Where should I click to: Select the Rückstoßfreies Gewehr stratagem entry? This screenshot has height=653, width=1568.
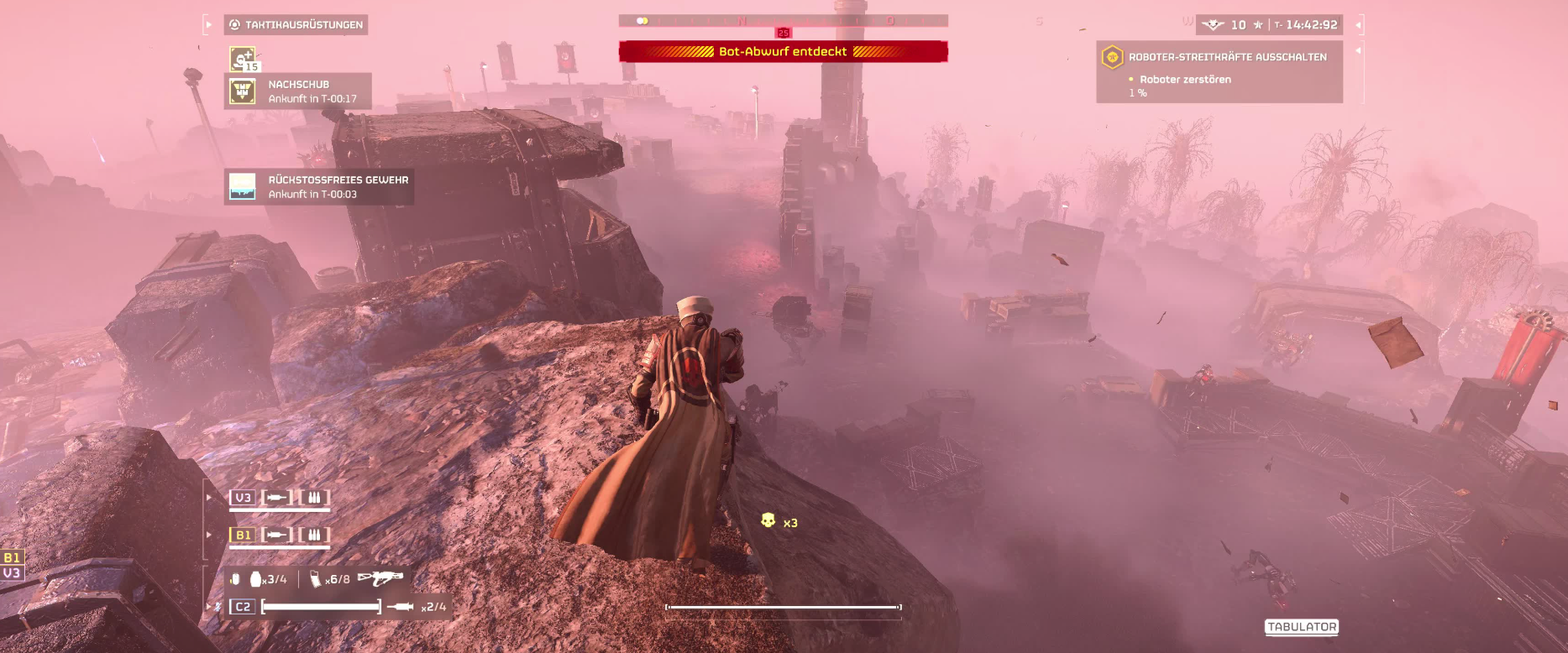click(x=319, y=186)
